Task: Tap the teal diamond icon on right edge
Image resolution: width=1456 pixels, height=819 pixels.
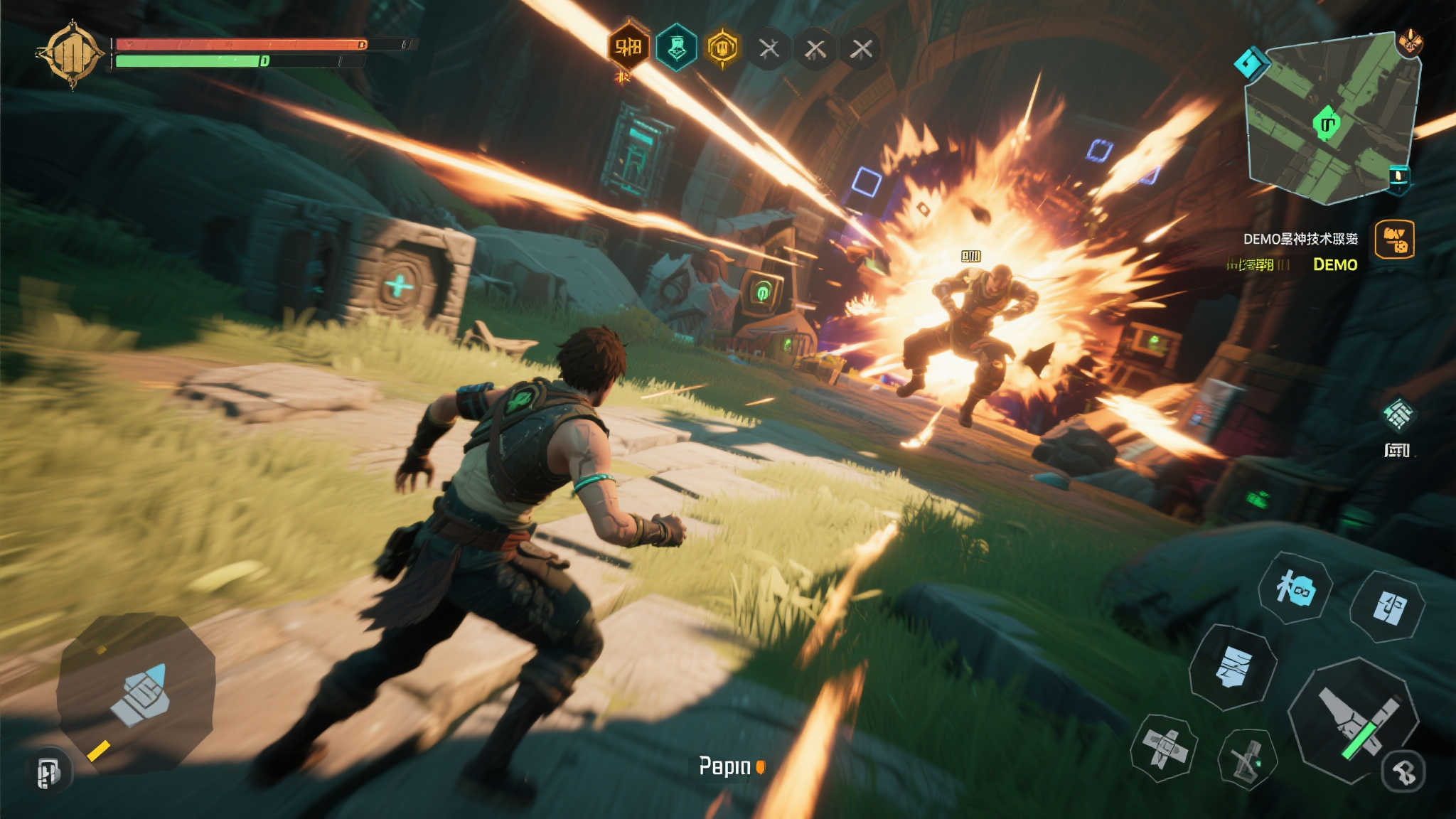Action: tap(1398, 414)
